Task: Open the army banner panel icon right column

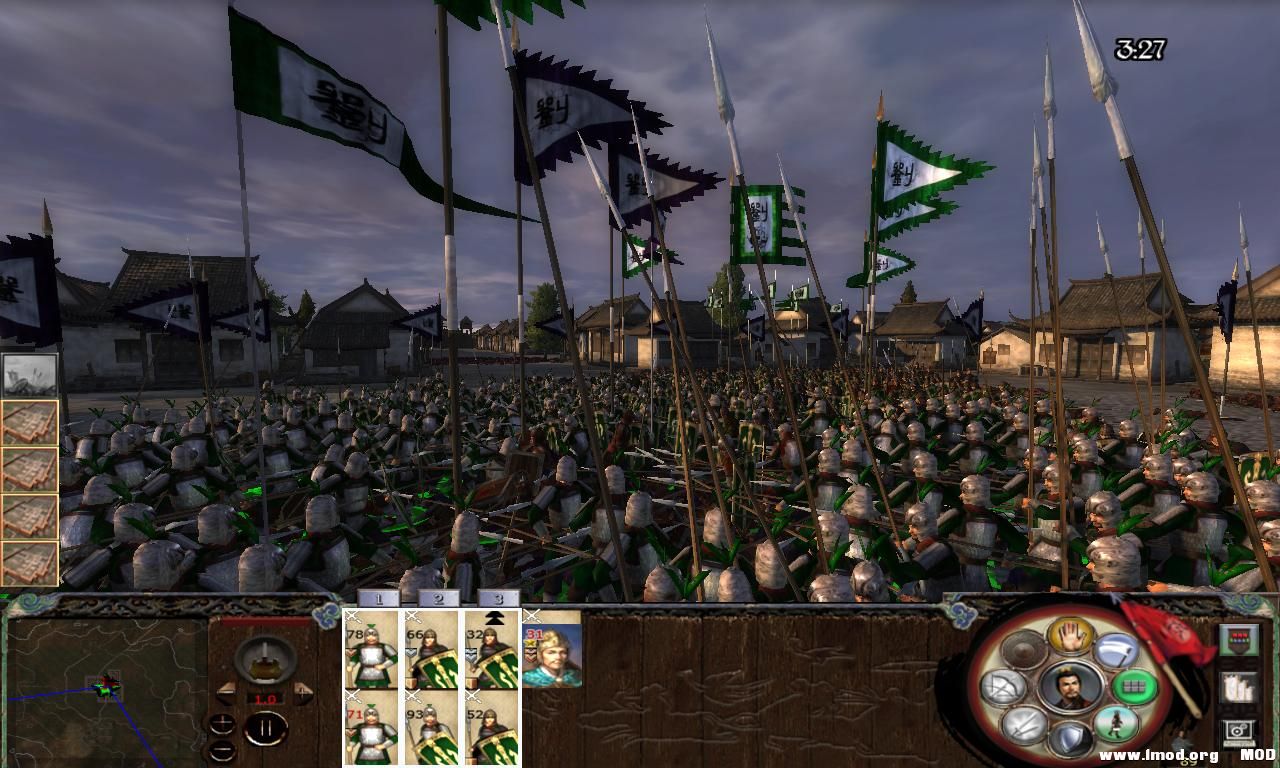Action: (x=1240, y=640)
